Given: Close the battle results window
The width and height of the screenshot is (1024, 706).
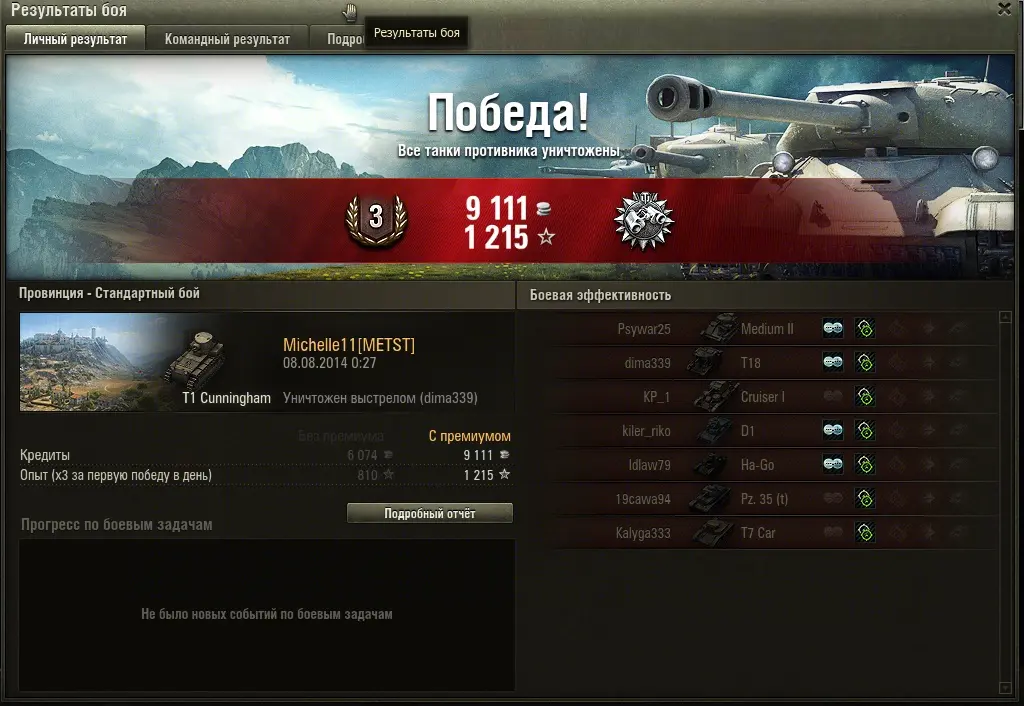Looking at the screenshot, I should pyautogui.click(x=1004, y=9).
